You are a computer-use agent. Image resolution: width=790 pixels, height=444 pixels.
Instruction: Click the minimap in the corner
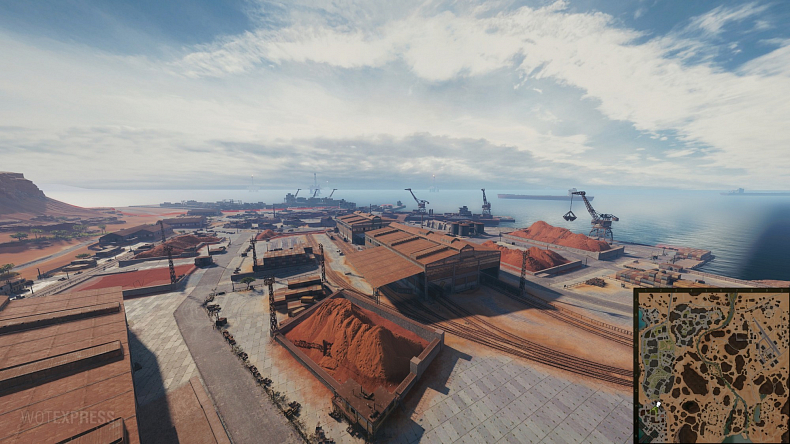coord(711,366)
